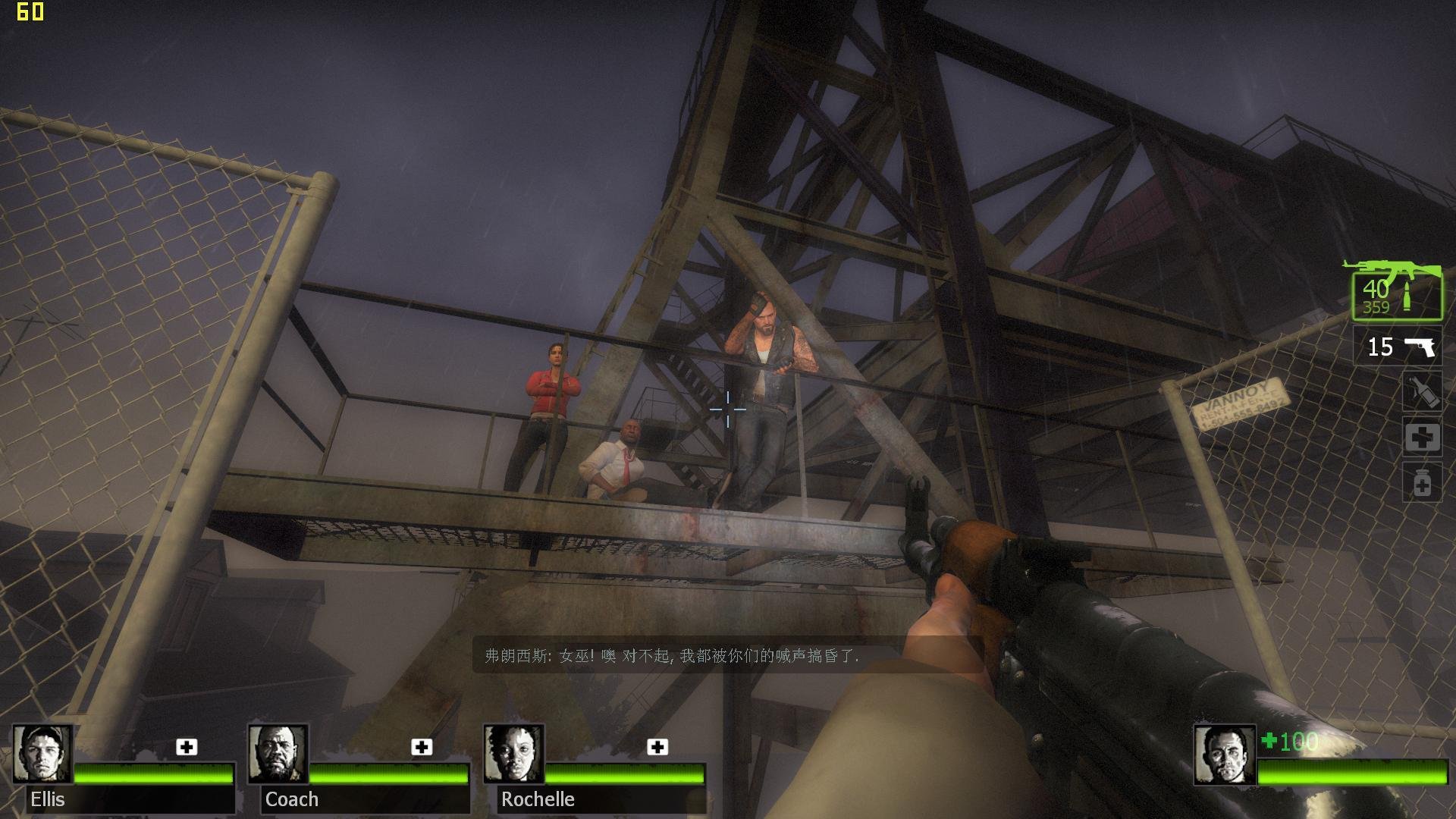Image resolution: width=1456 pixels, height=819 pixels.
Task: Select Coach's teammate portrait
Action: [278, 754]
